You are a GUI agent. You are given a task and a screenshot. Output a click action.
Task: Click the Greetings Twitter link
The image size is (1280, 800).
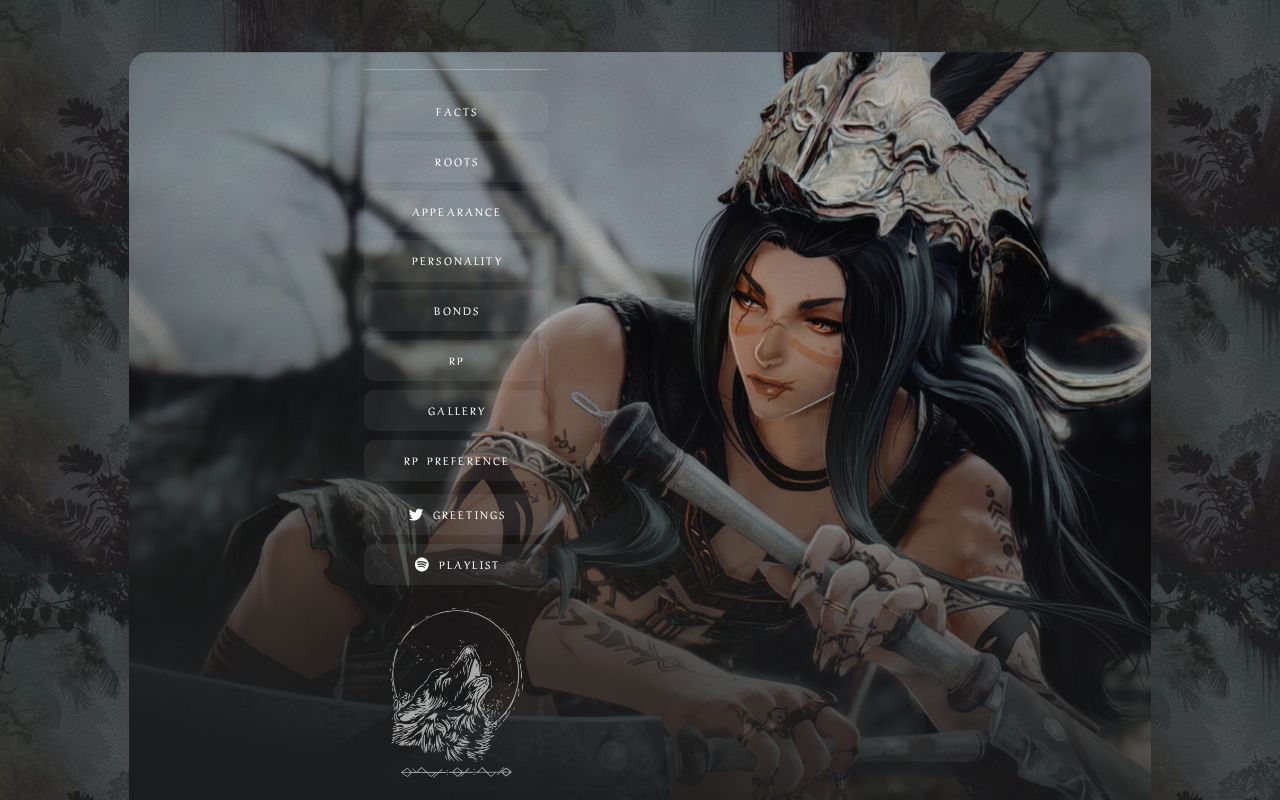point(457,515)
